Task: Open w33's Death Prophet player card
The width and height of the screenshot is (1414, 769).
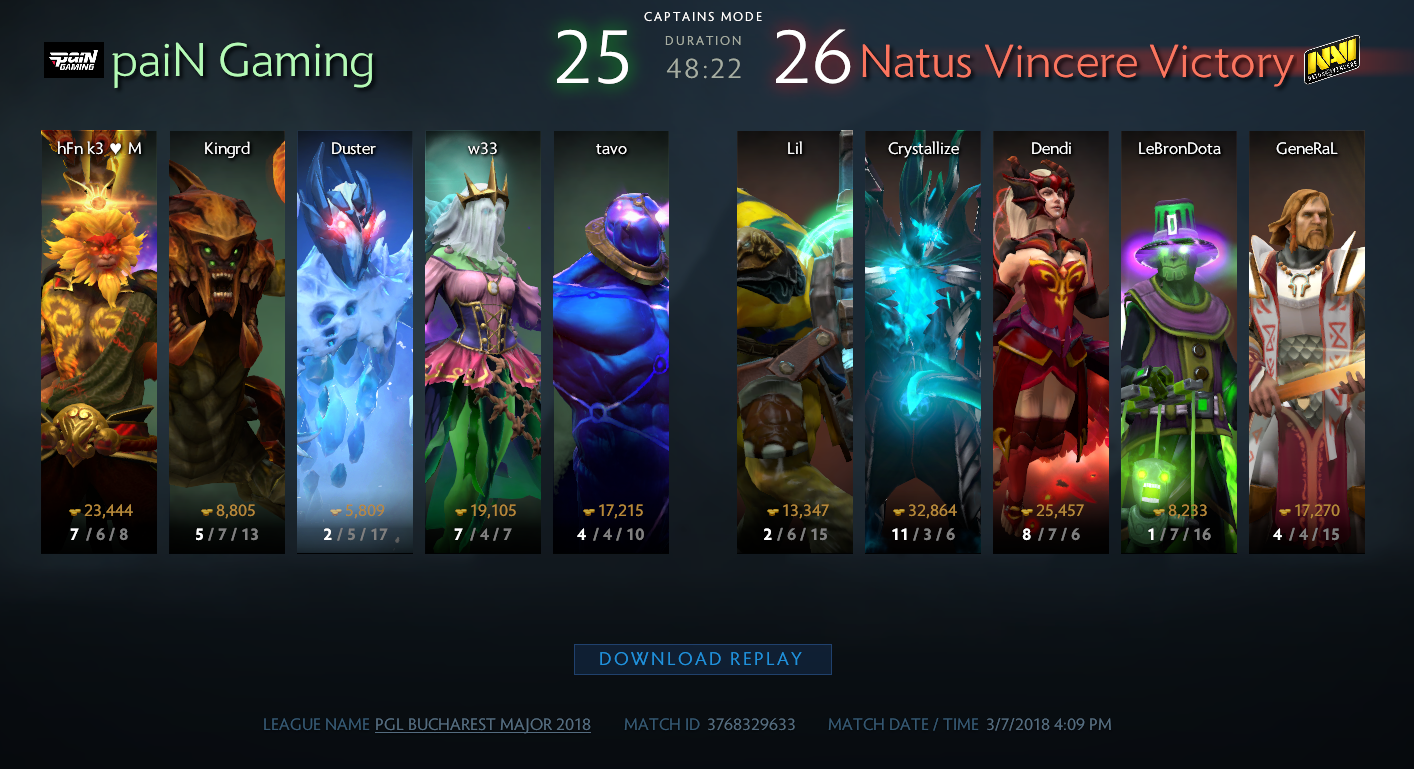Action: pos(483,341)
